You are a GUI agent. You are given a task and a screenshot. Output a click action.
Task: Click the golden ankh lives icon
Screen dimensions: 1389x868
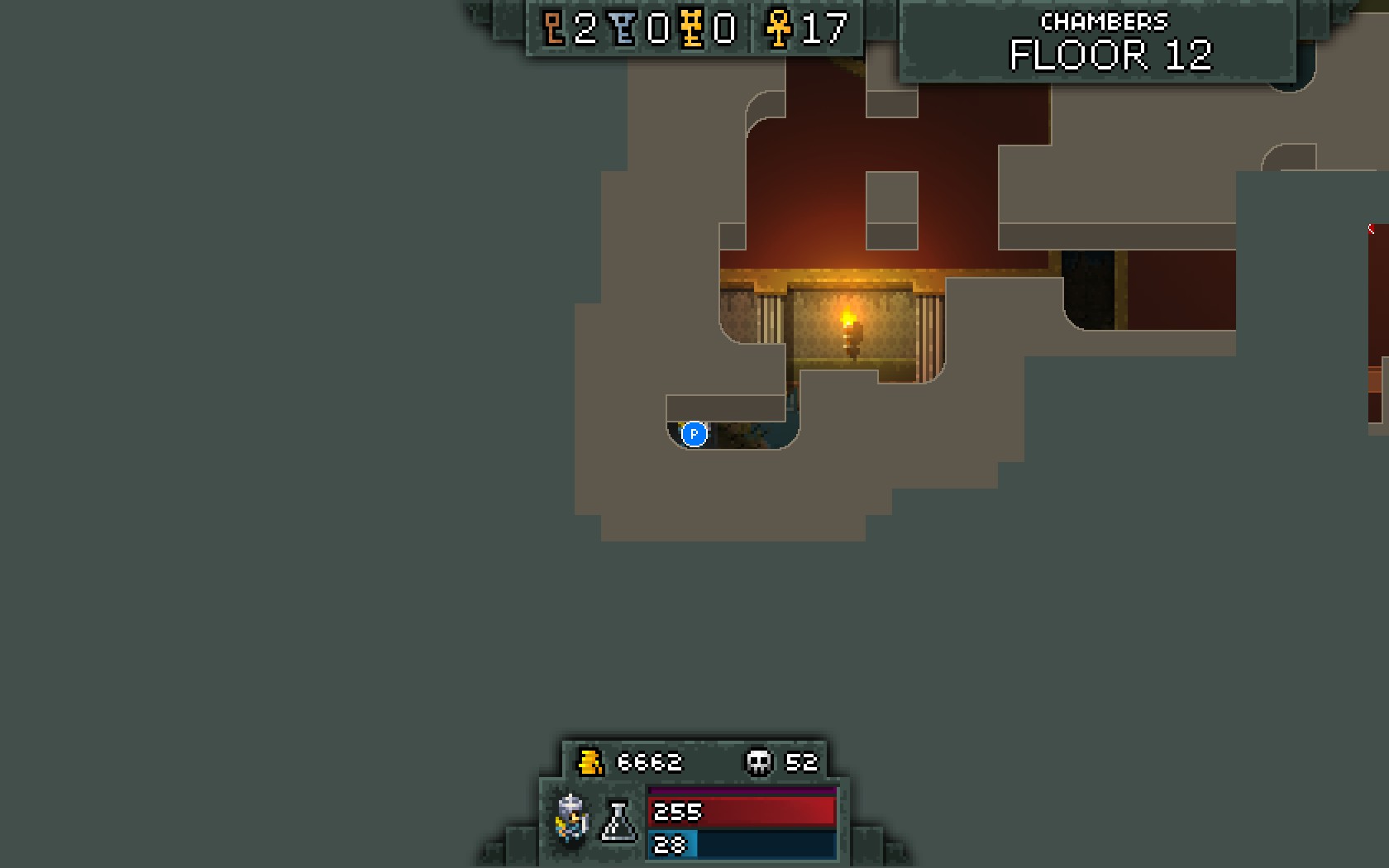point(778,29)
